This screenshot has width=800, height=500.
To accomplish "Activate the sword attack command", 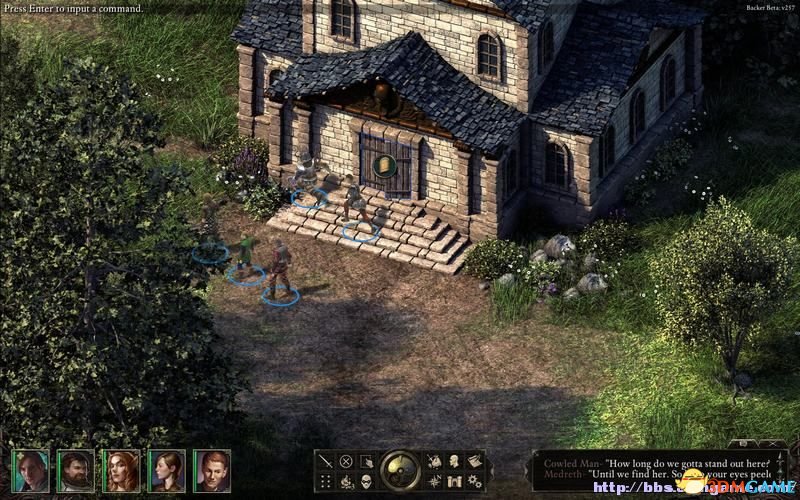I will (326, 461).
